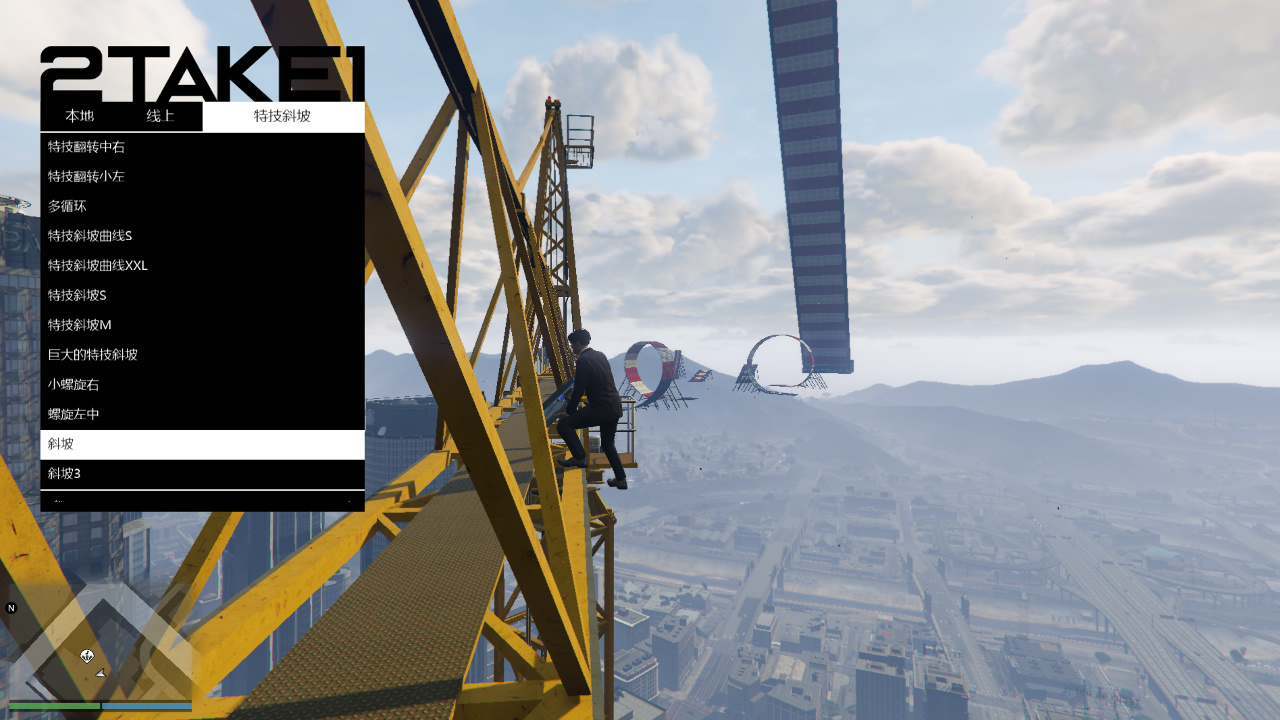This screenshot has width=1280, height=720.
Task: Choose the 特技翻转中右 entry
Action: tap(202, 147)
